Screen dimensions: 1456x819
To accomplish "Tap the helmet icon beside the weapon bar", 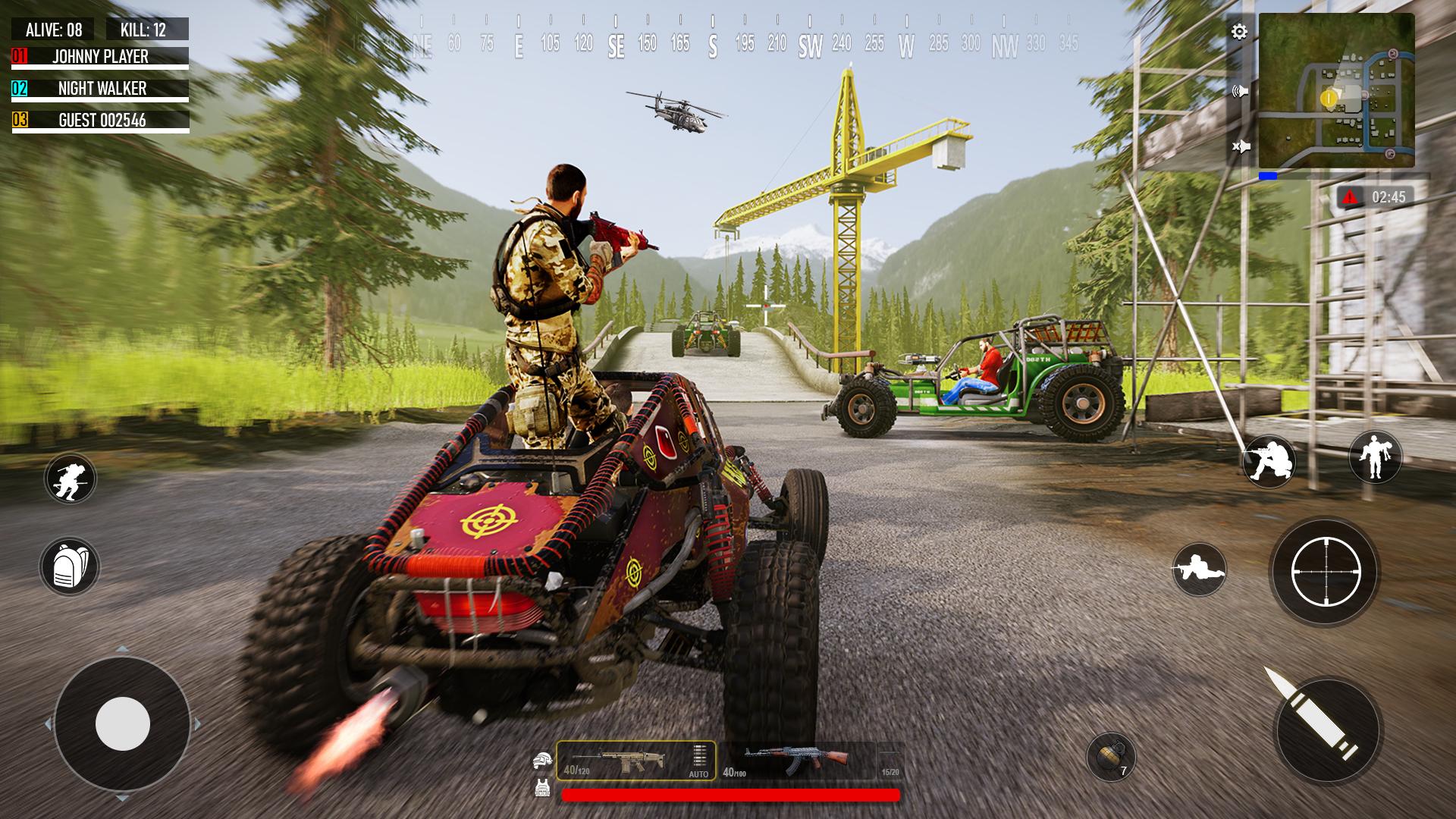I will [x=543, y=758].
